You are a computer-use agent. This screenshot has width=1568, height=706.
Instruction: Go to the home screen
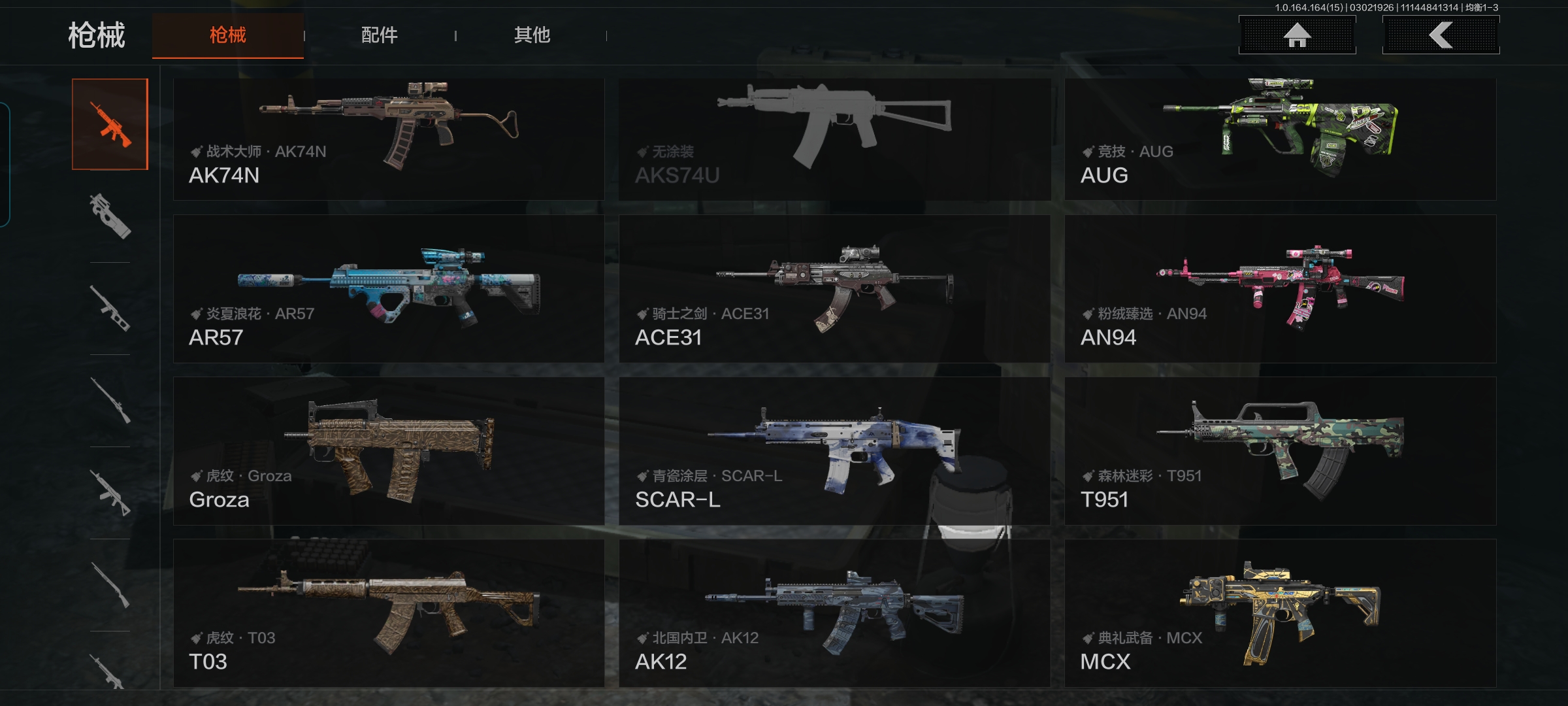click(x=1297, y=35)
